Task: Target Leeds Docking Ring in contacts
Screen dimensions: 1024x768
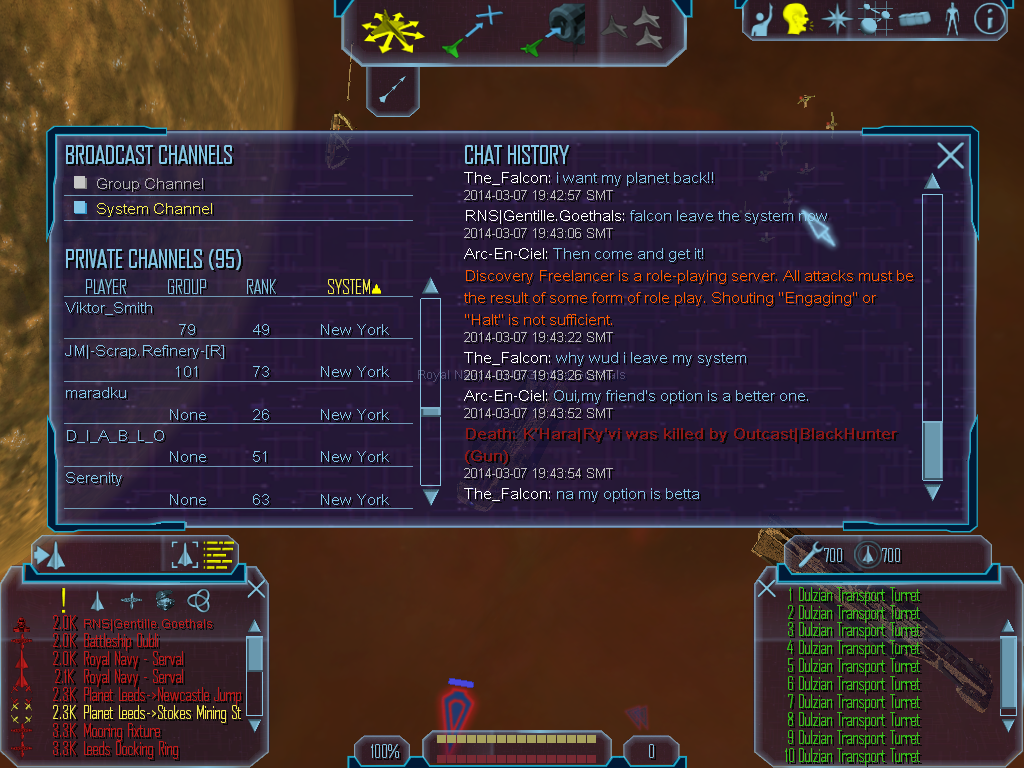Action: point(133,749)
